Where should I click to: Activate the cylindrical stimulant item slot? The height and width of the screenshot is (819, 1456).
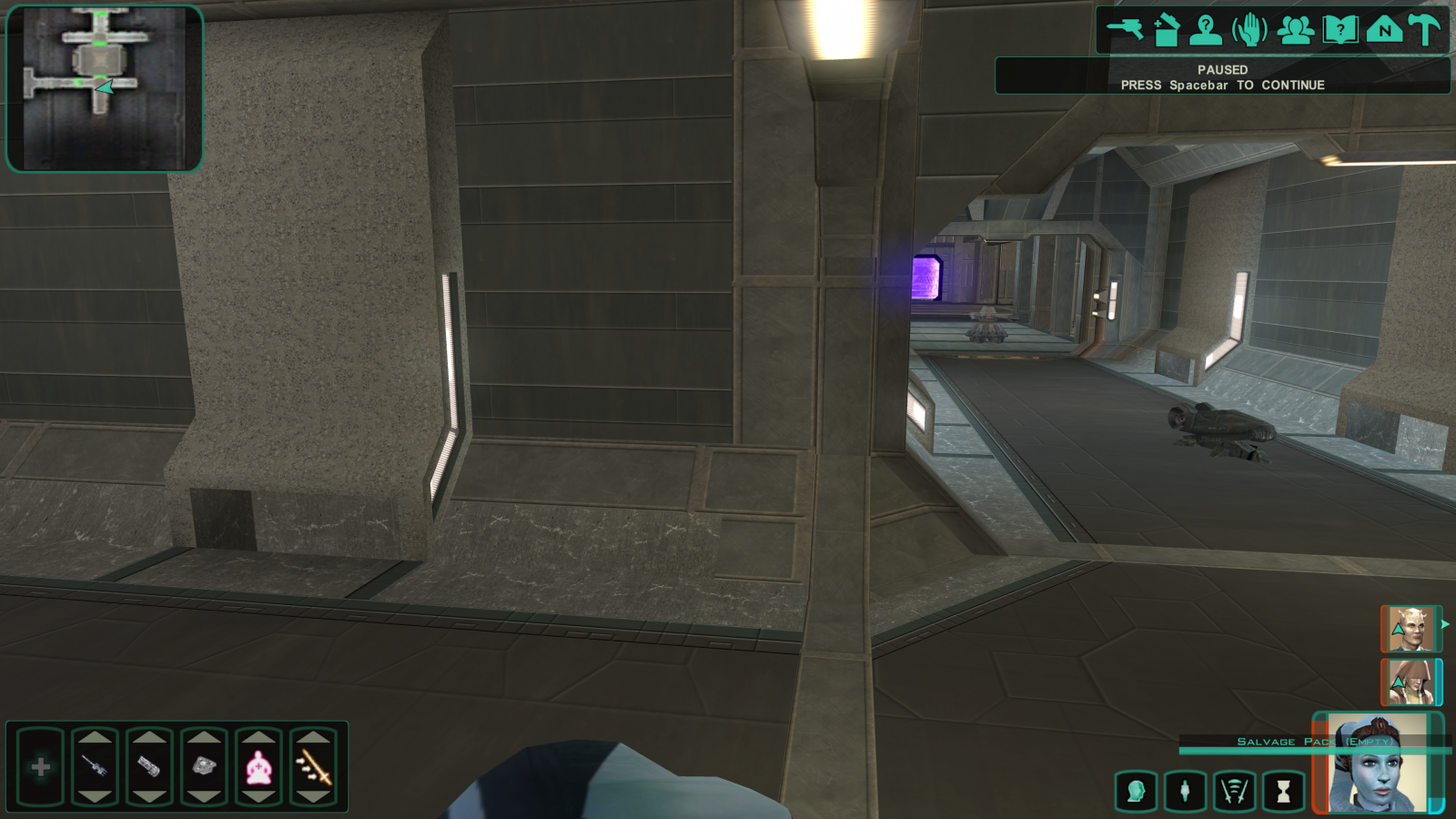pos(149,767)
